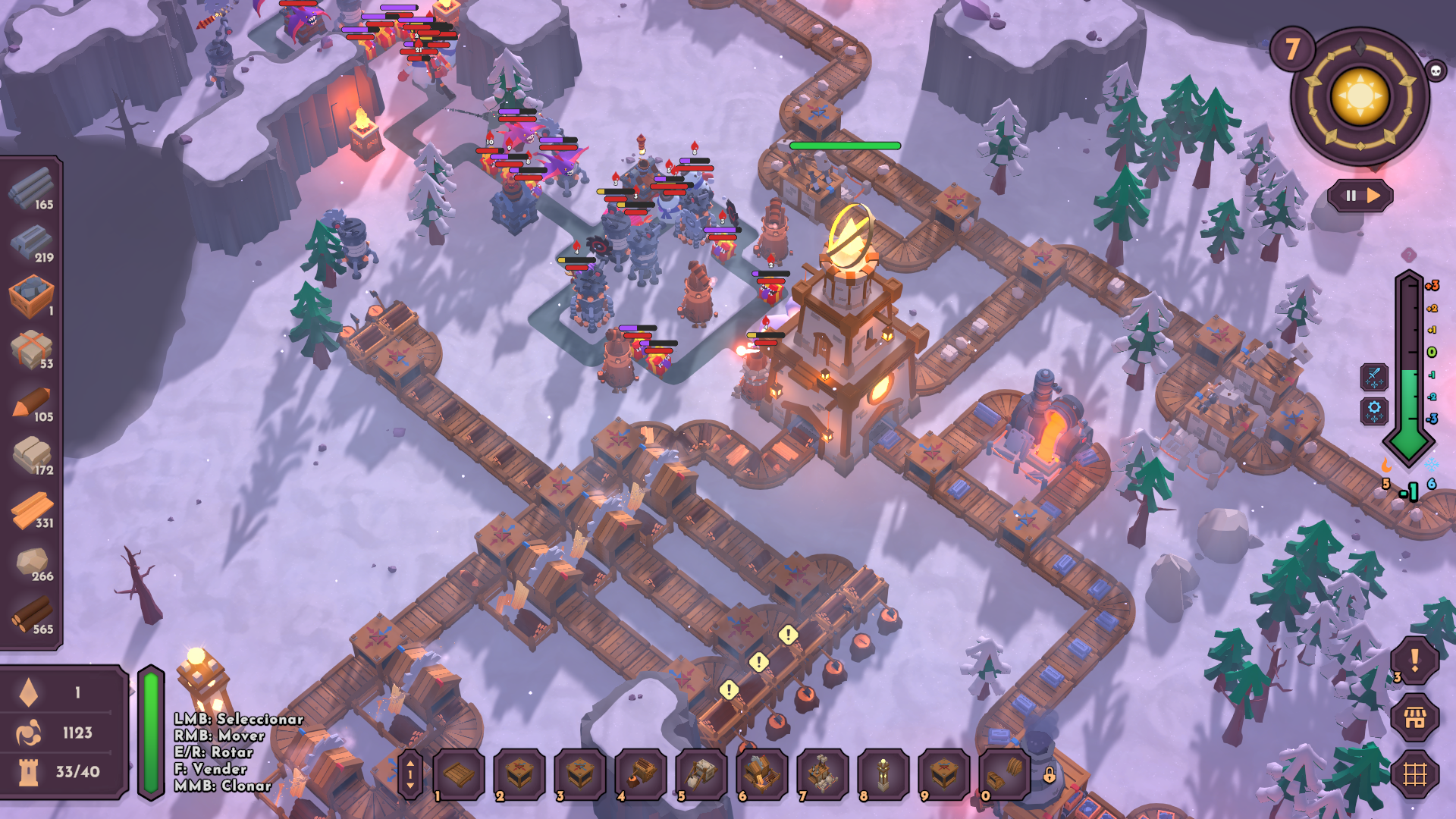This screenshot has width=1456, height=819.
Task: Click the hotbar page switcher arrows
Action: (x=410, y=774)
